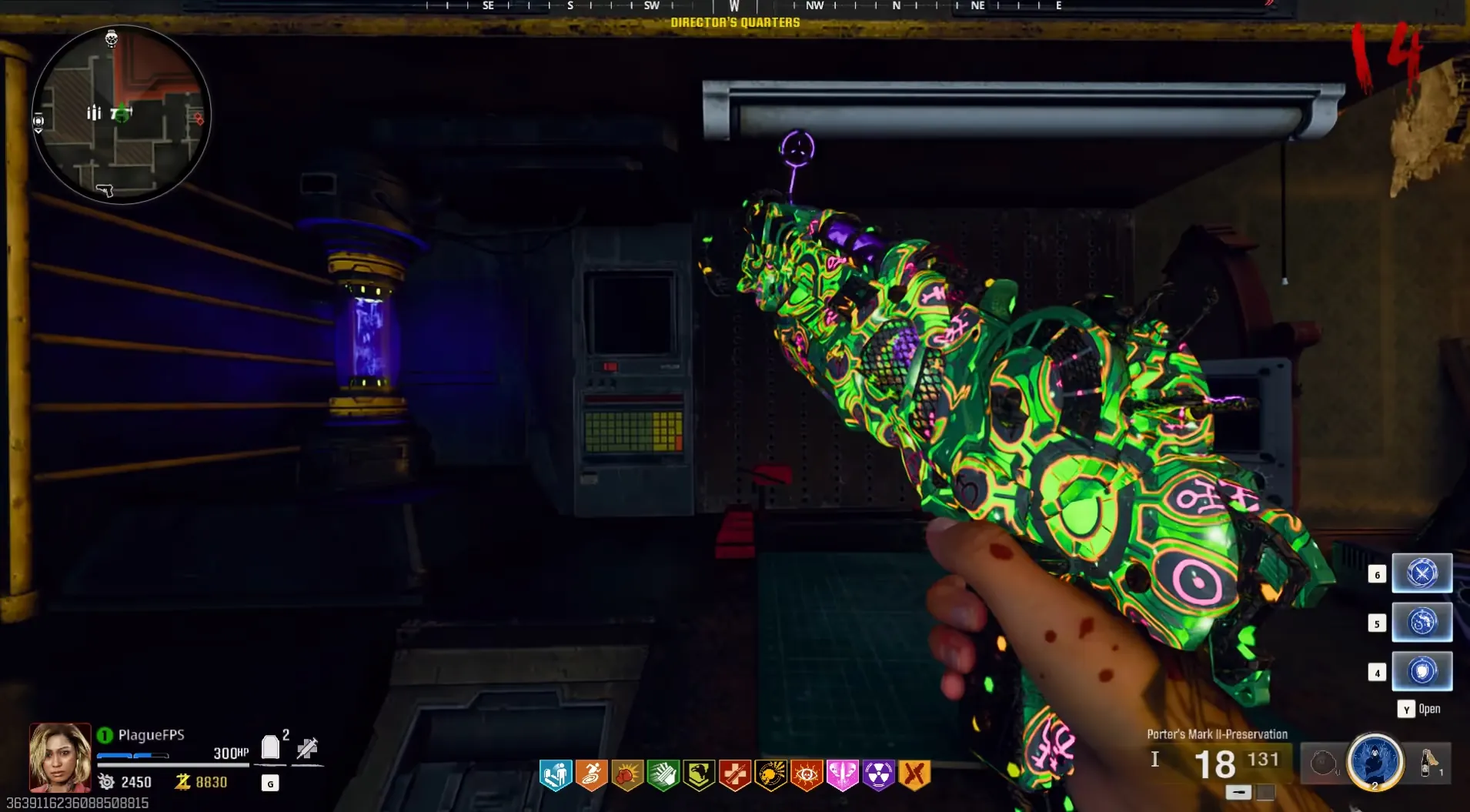Select the Molotov bottle lethal slot
Viewport: 1470px width, 812px height.
1429,763
